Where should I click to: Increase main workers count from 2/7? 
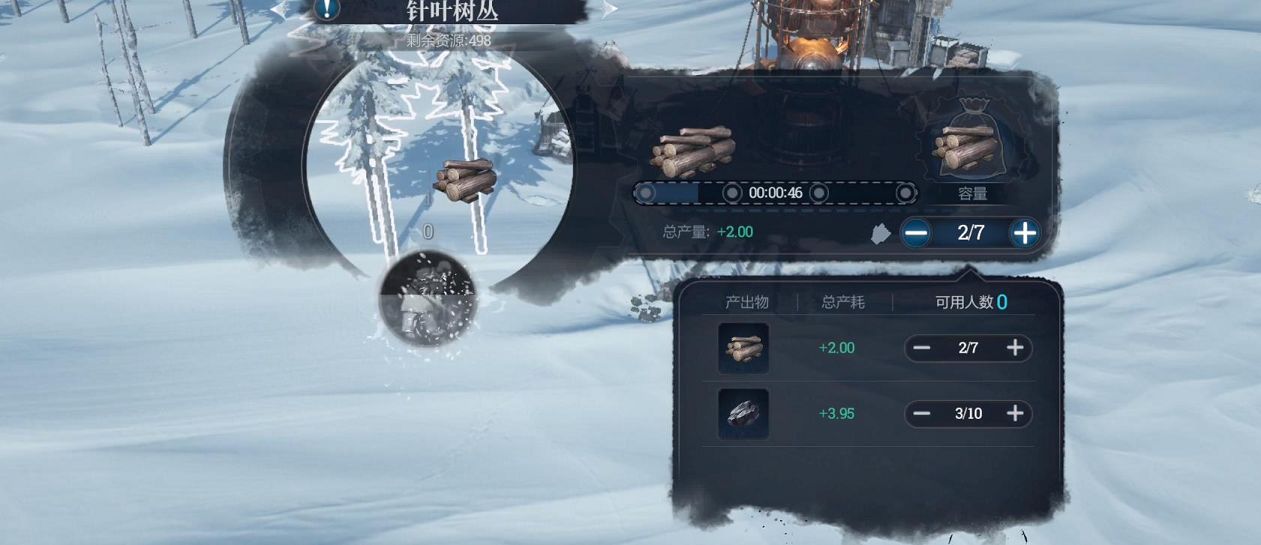tap(1024, 233)
